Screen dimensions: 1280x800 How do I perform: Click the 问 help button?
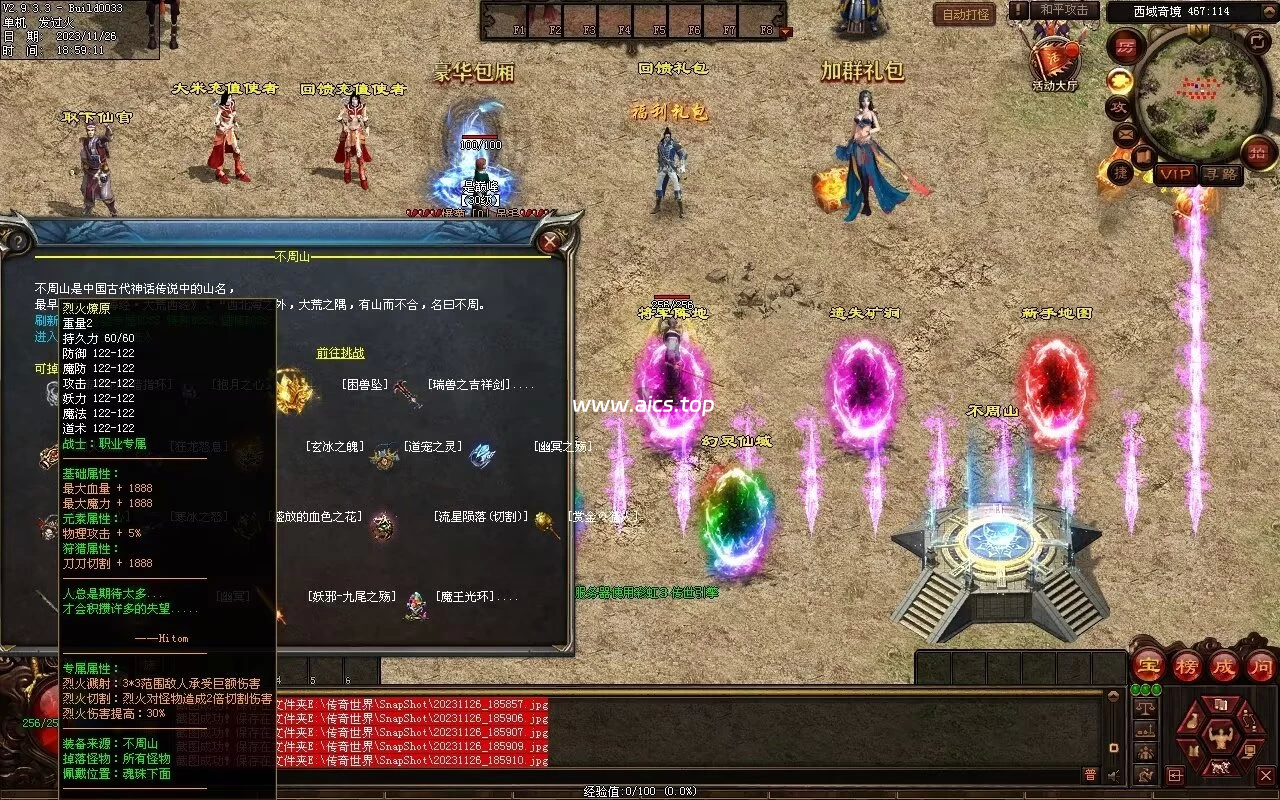1261,665
